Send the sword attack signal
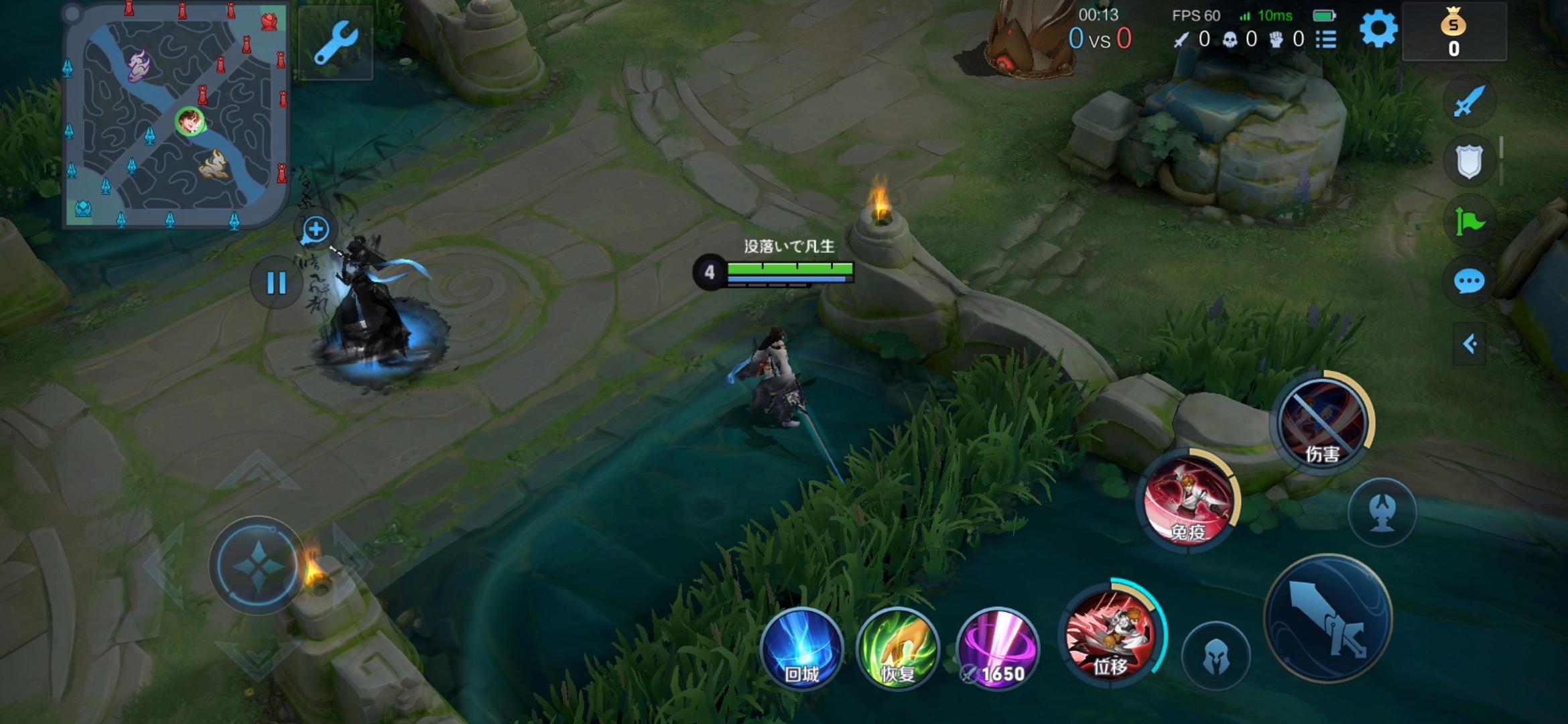The width and height of the screenshot is (1568, 724). [1469, 102]
